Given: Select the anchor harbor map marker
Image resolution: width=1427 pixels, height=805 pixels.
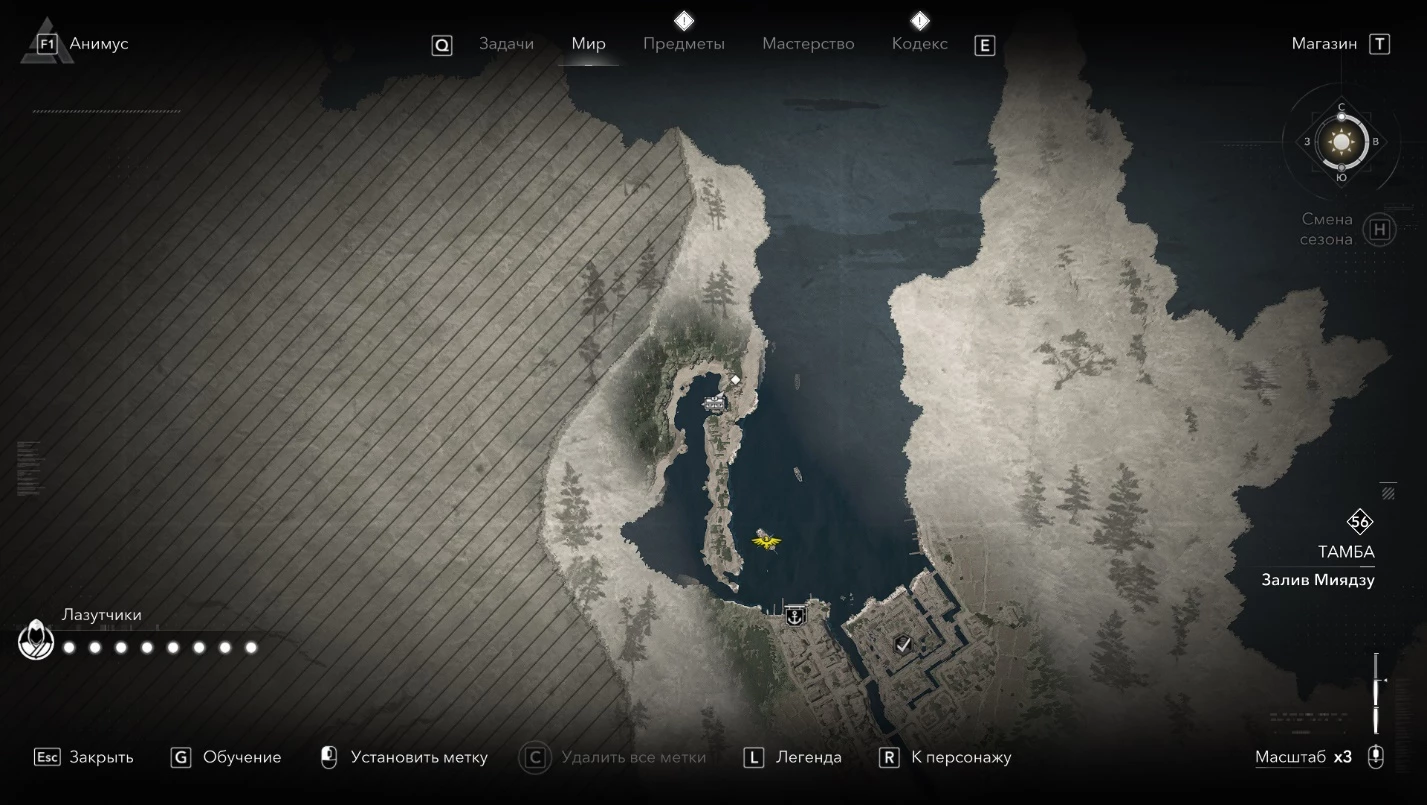Looking at the screenshot, I should pyautogui.click(x=795, y=616).
